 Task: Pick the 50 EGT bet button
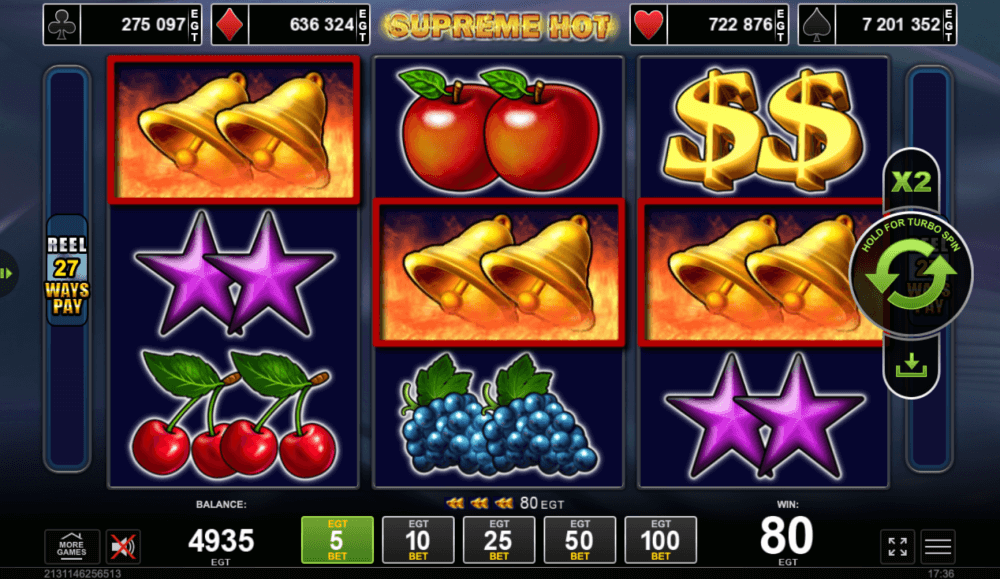(x=580, y=540)
